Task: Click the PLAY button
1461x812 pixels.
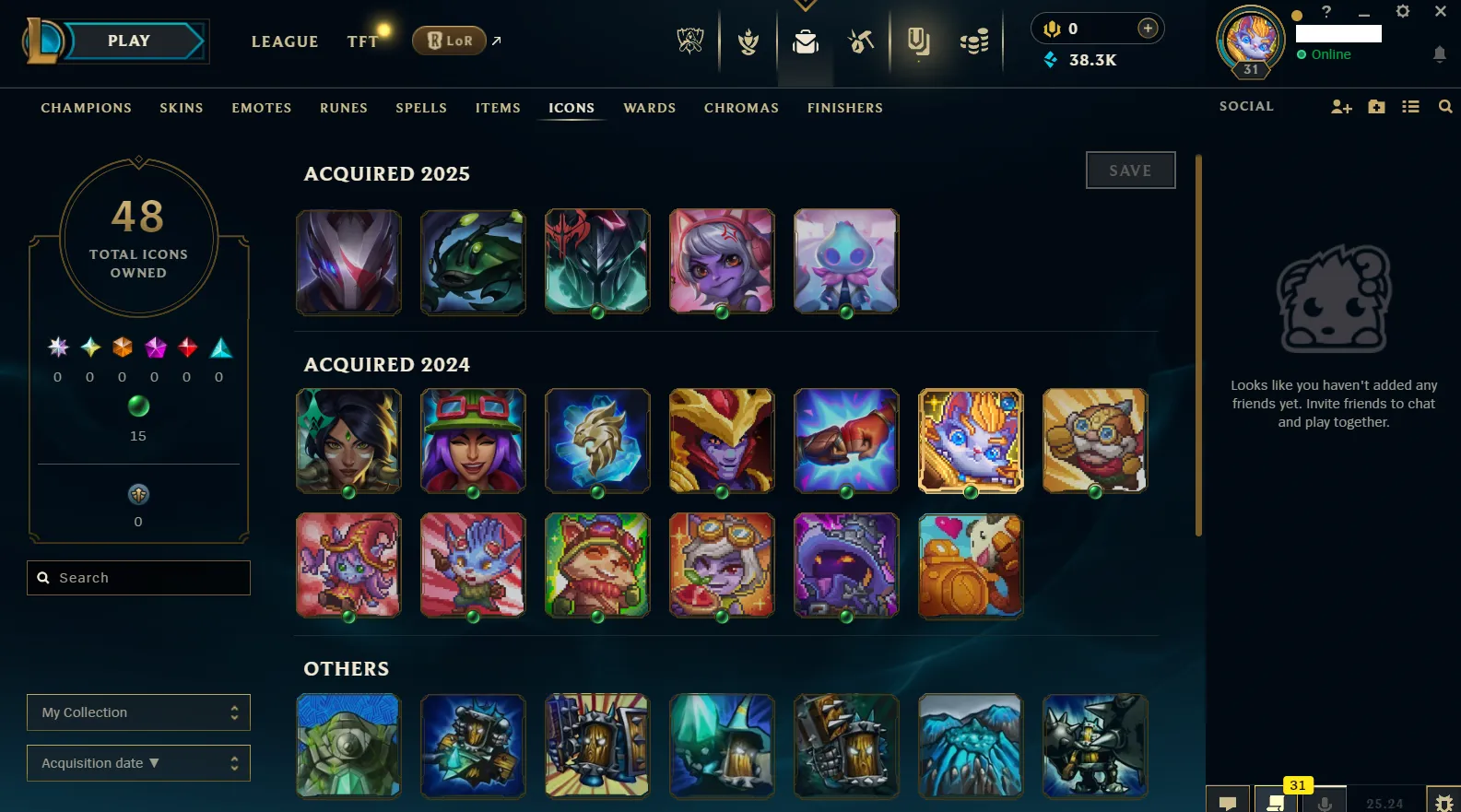Action: [128, 40]
